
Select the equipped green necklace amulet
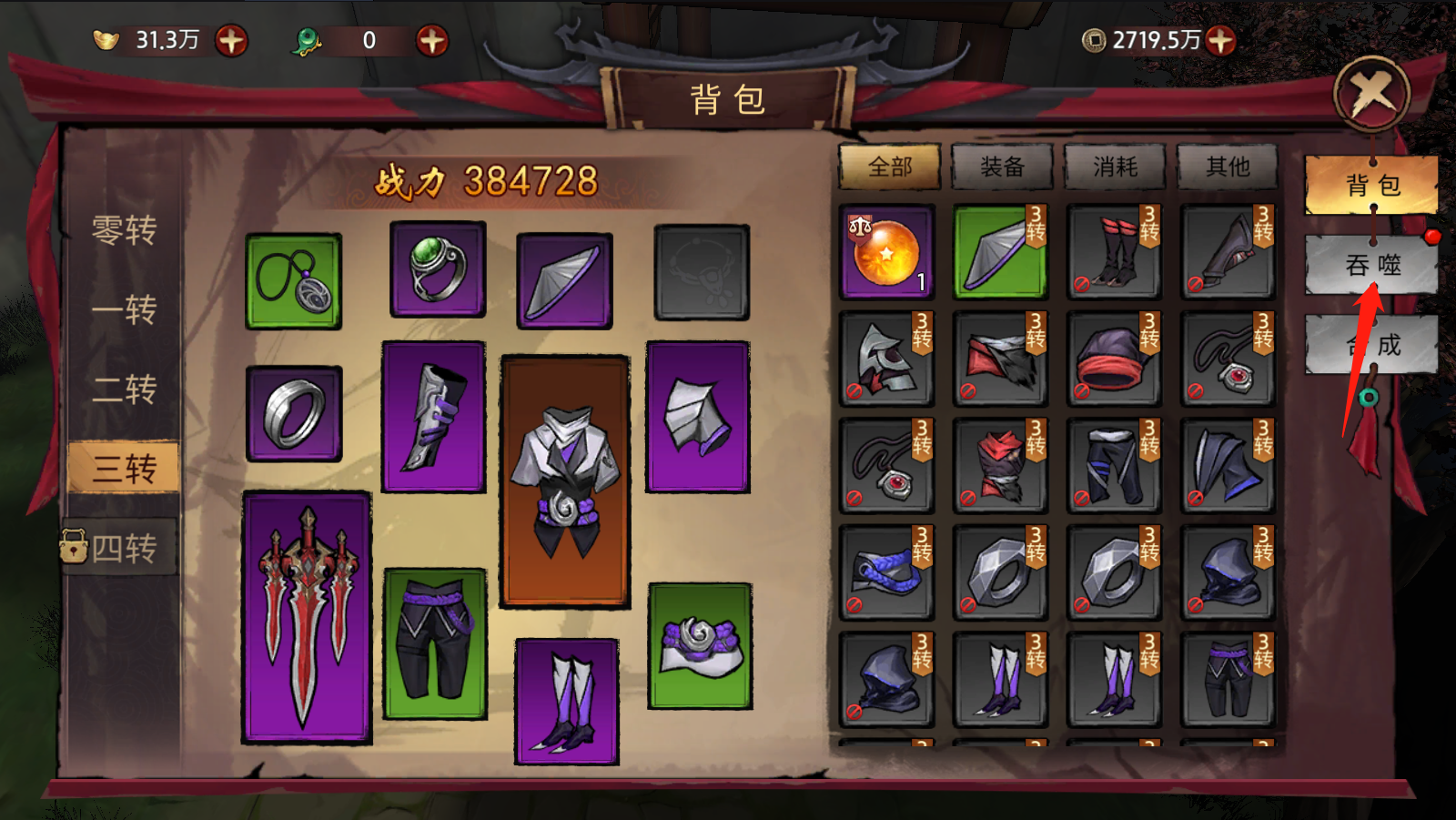point(293,281)
